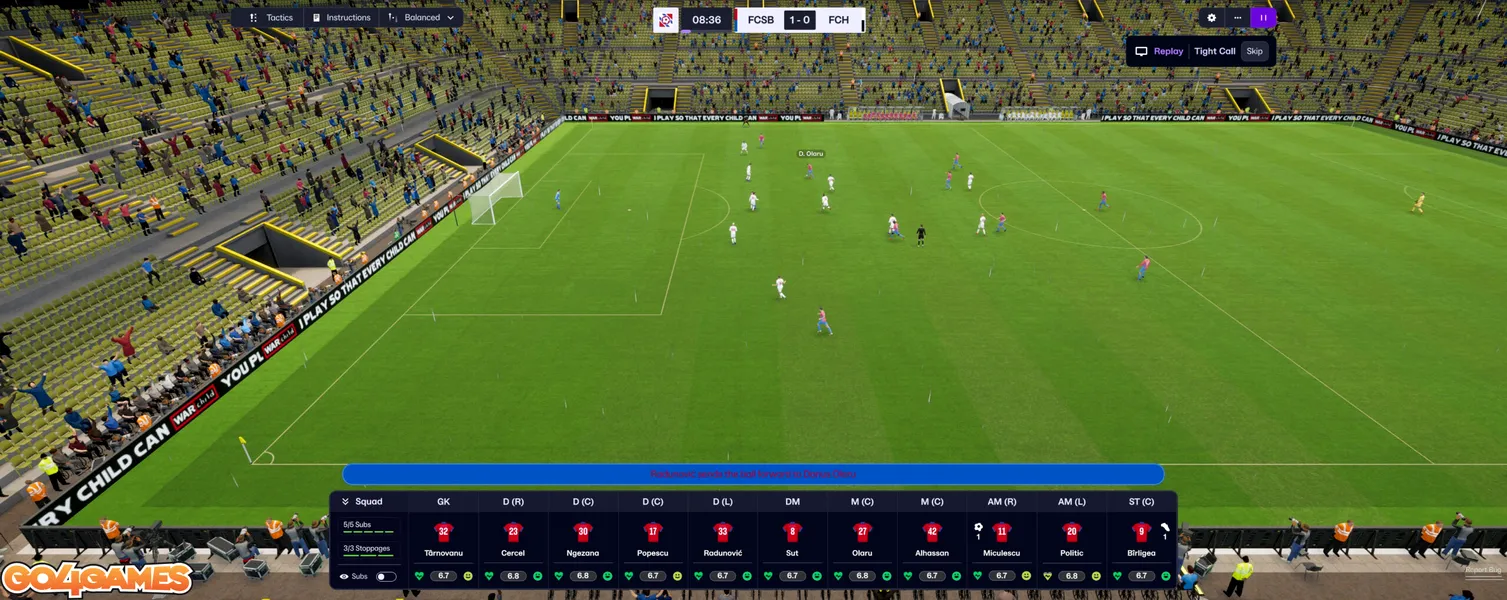Select Olaru's number 27 card
Screen dimensions: 1507x600
click(x=862, y=540)
